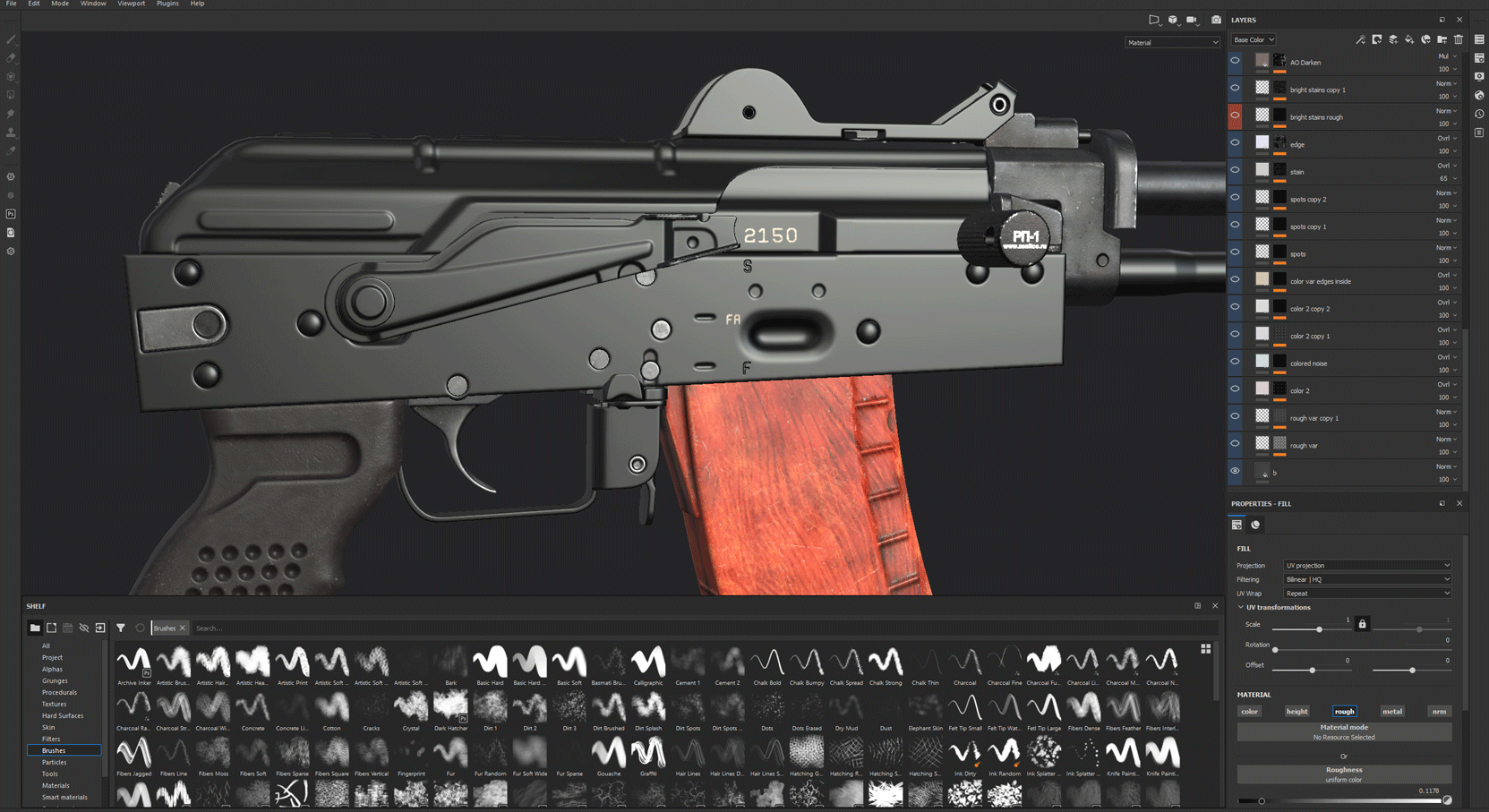Show the Alphas shelf category
This screenshot has height=812, width=1489.
point(52,669)
